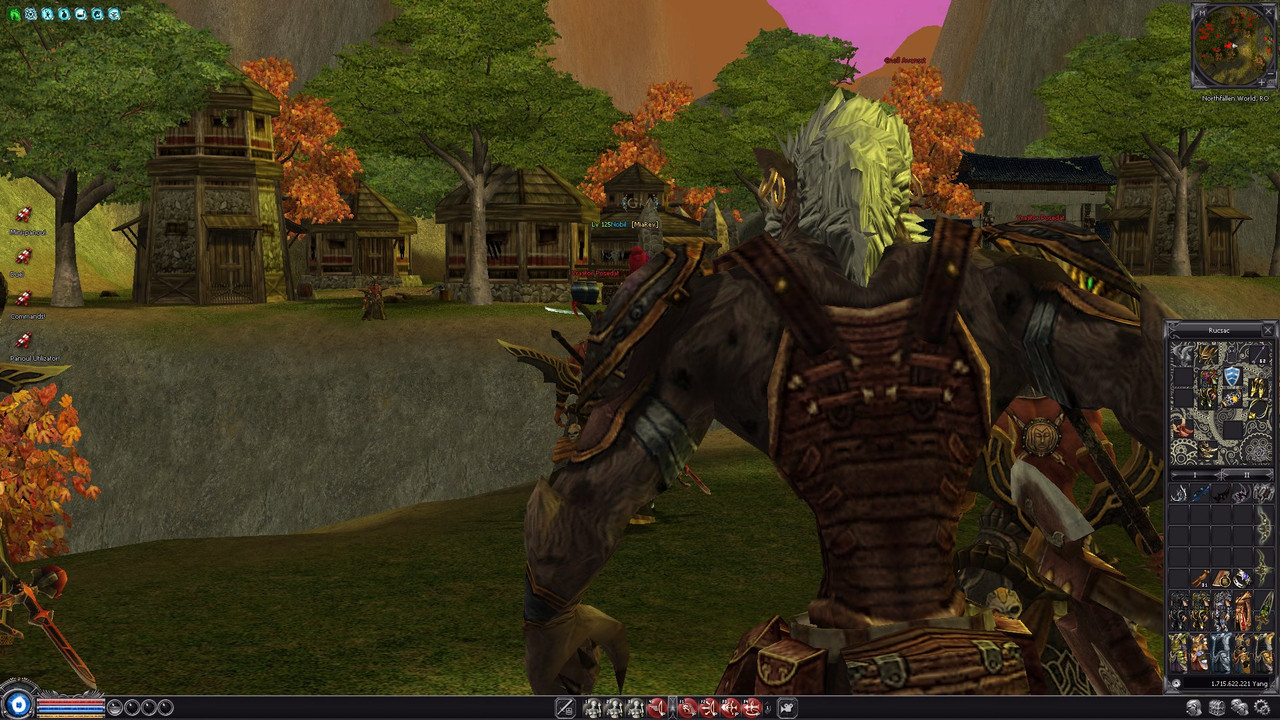Select the boots equipment slot

click(1207, 450)
